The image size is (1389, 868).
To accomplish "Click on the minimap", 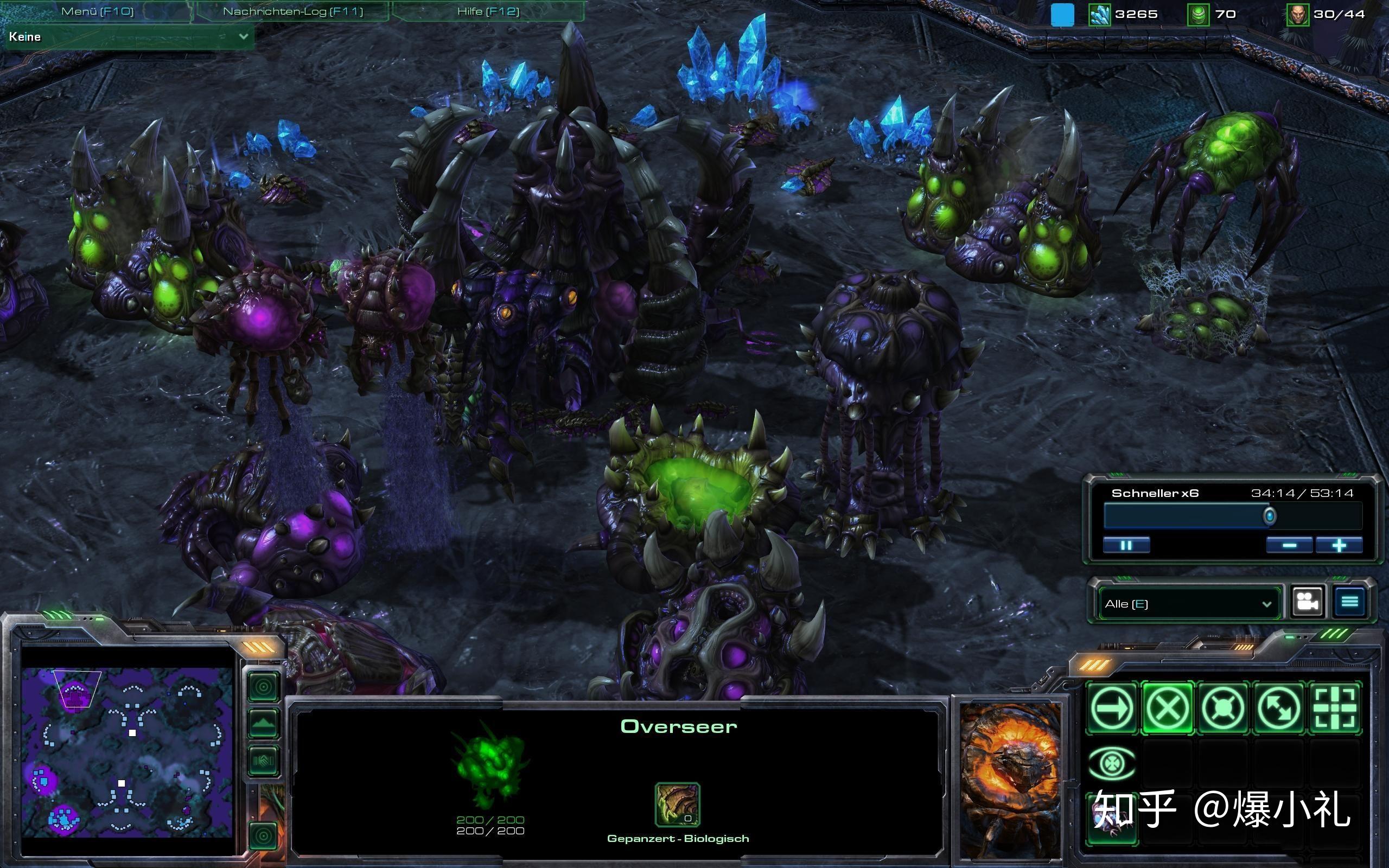I will coord(127,751).
